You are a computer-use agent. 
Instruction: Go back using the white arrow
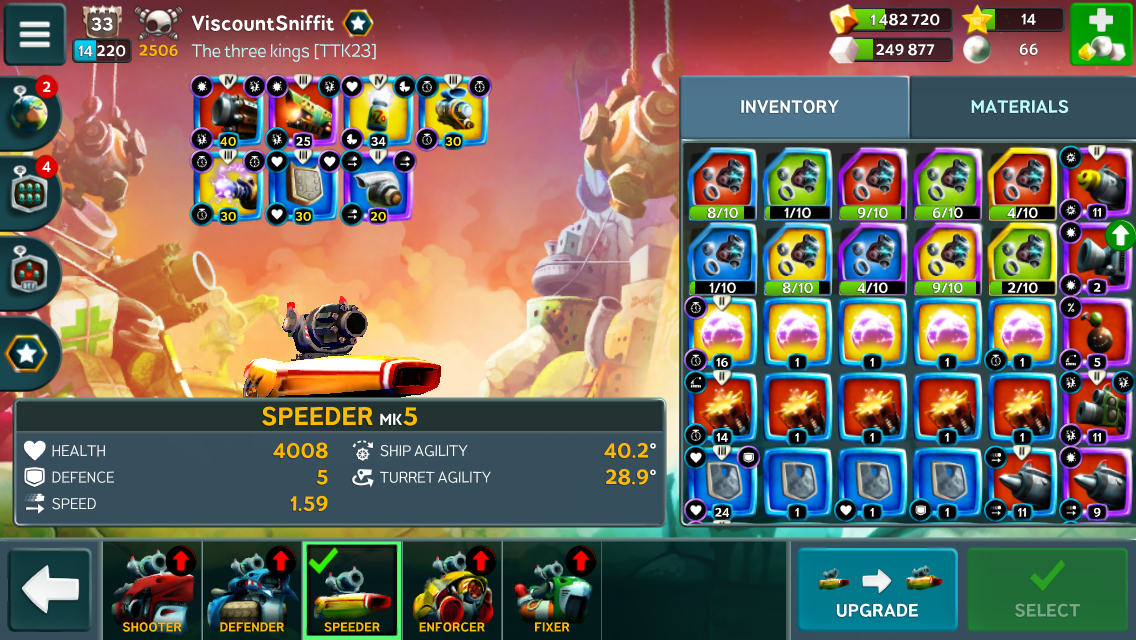tap(50, 590)
